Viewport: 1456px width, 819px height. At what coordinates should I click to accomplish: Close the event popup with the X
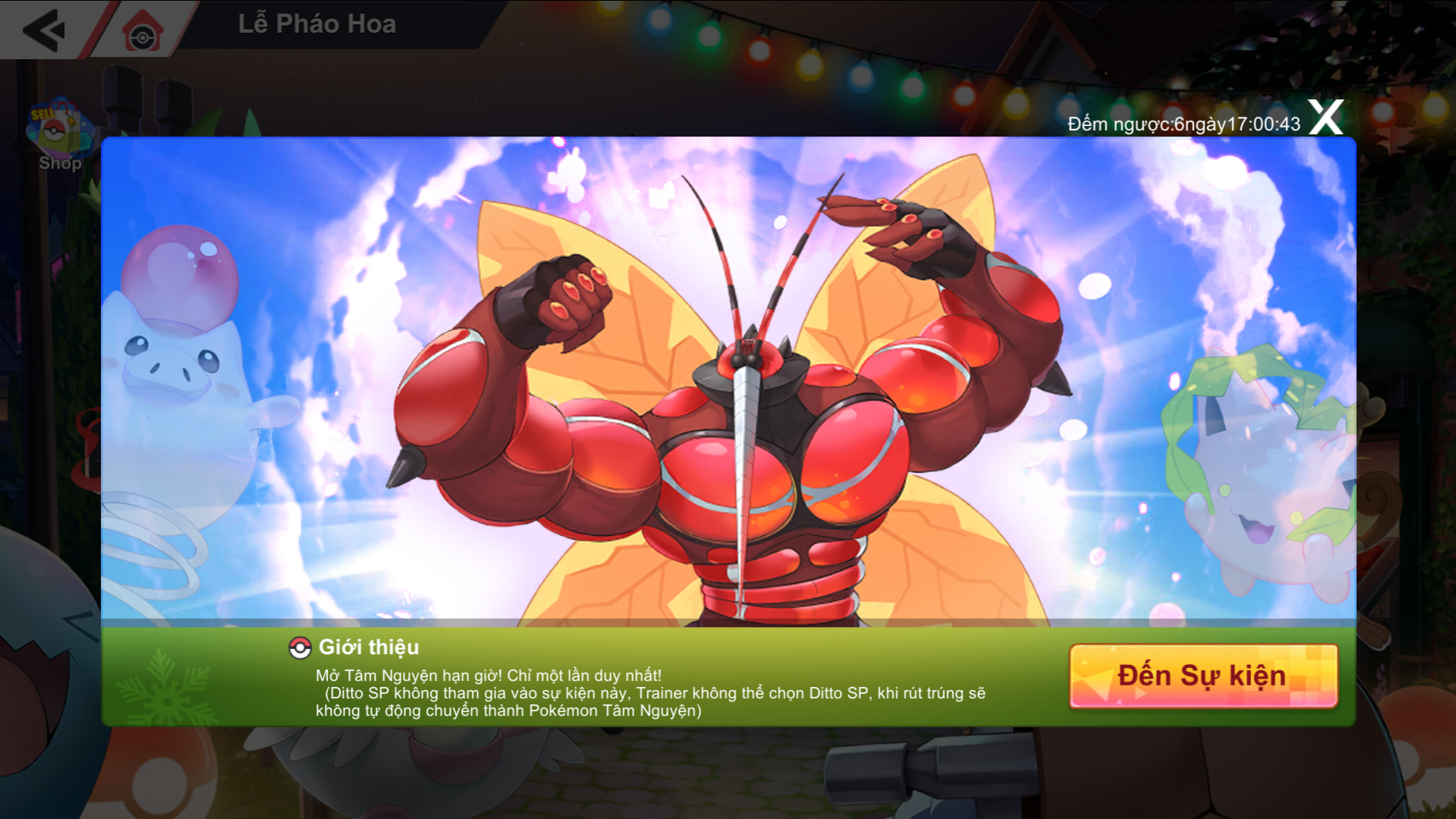[1325, 118]
